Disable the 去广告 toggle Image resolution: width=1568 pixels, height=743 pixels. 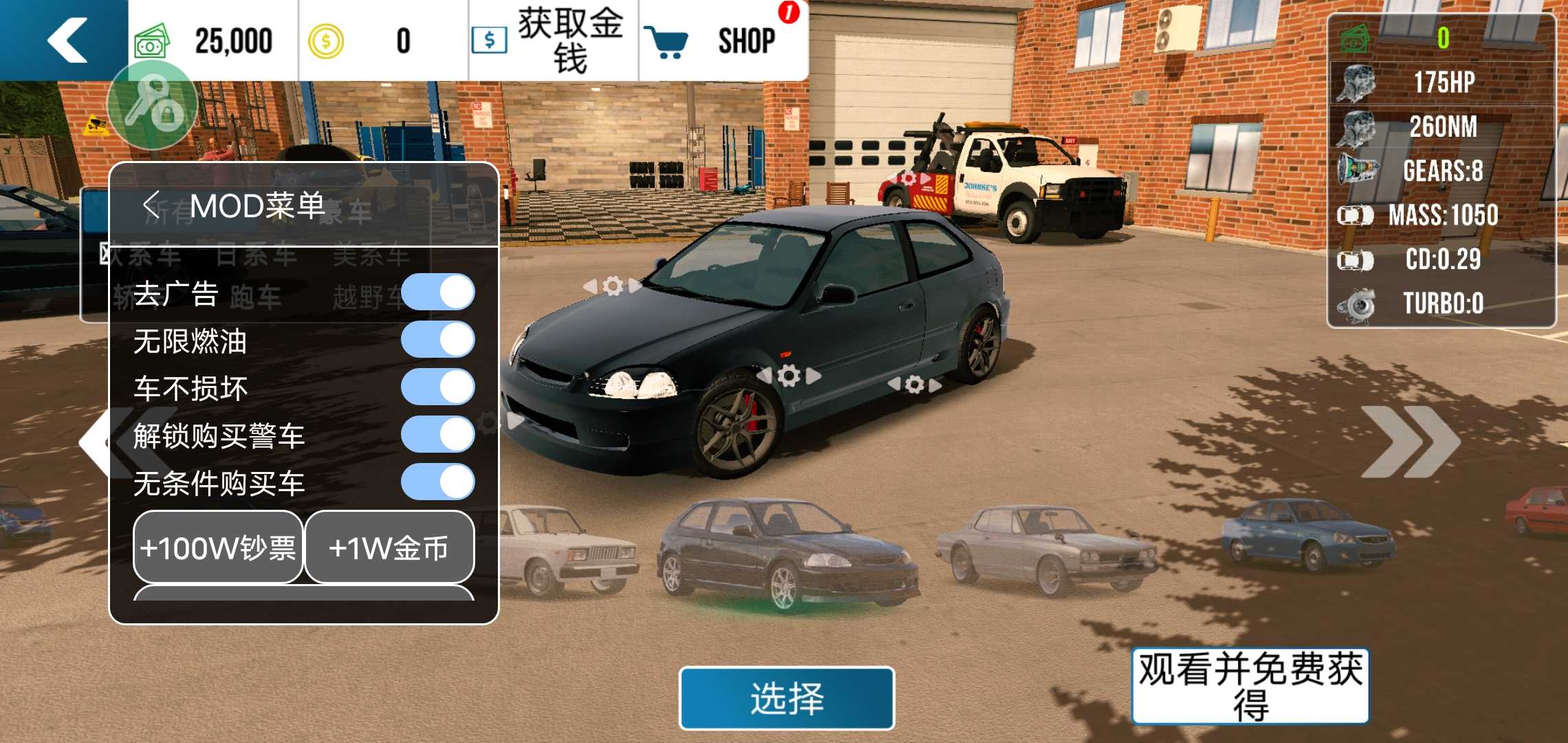coord(440,291)
